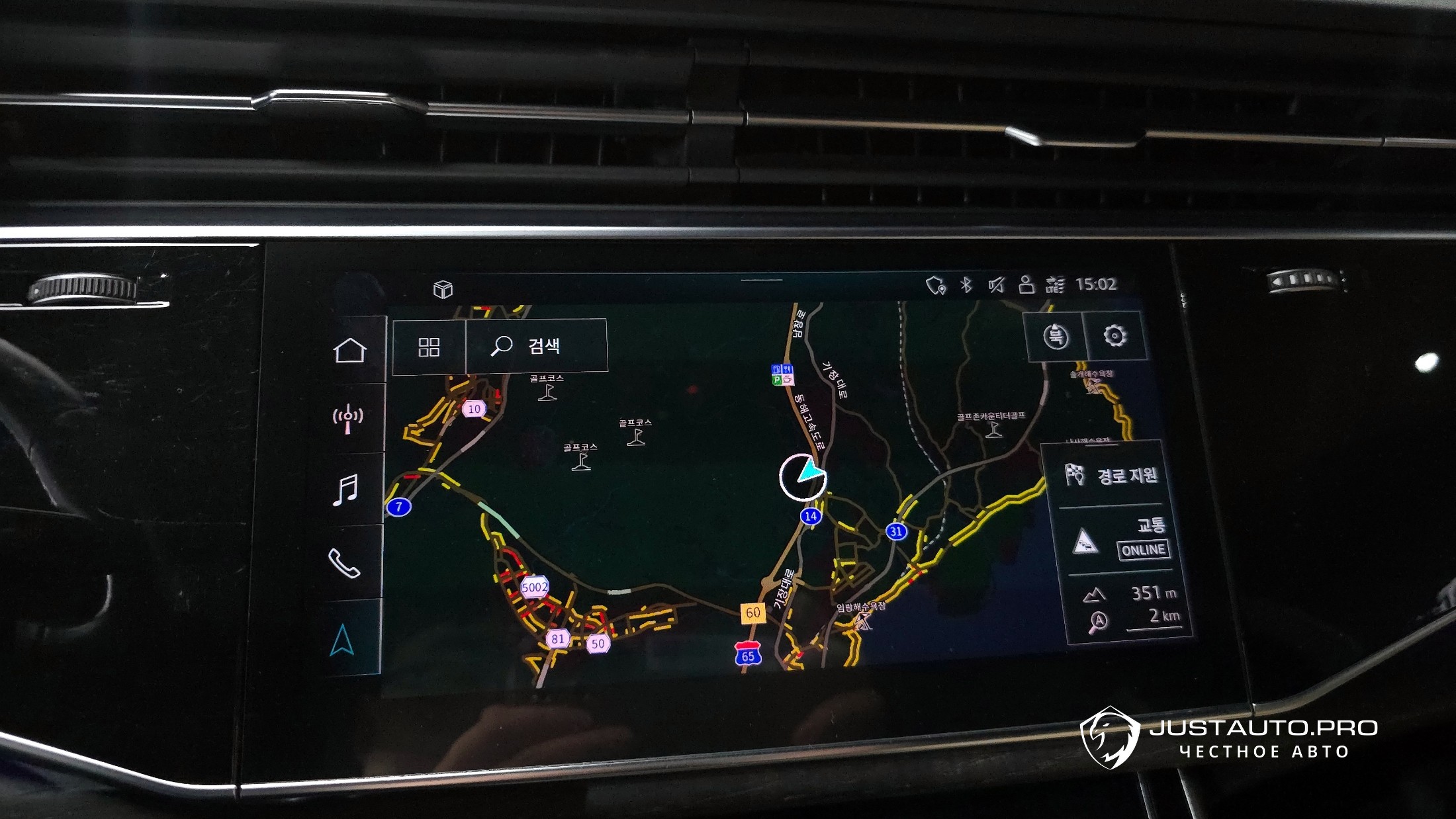The image size is (1456, 819).
Task: Open the music note media menu
Action: coord(345,490)
